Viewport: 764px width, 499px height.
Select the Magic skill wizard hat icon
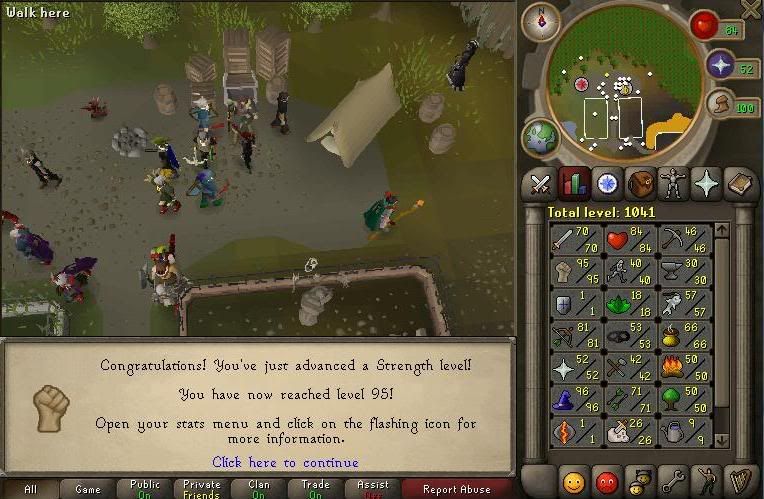(x=577, y=400)
